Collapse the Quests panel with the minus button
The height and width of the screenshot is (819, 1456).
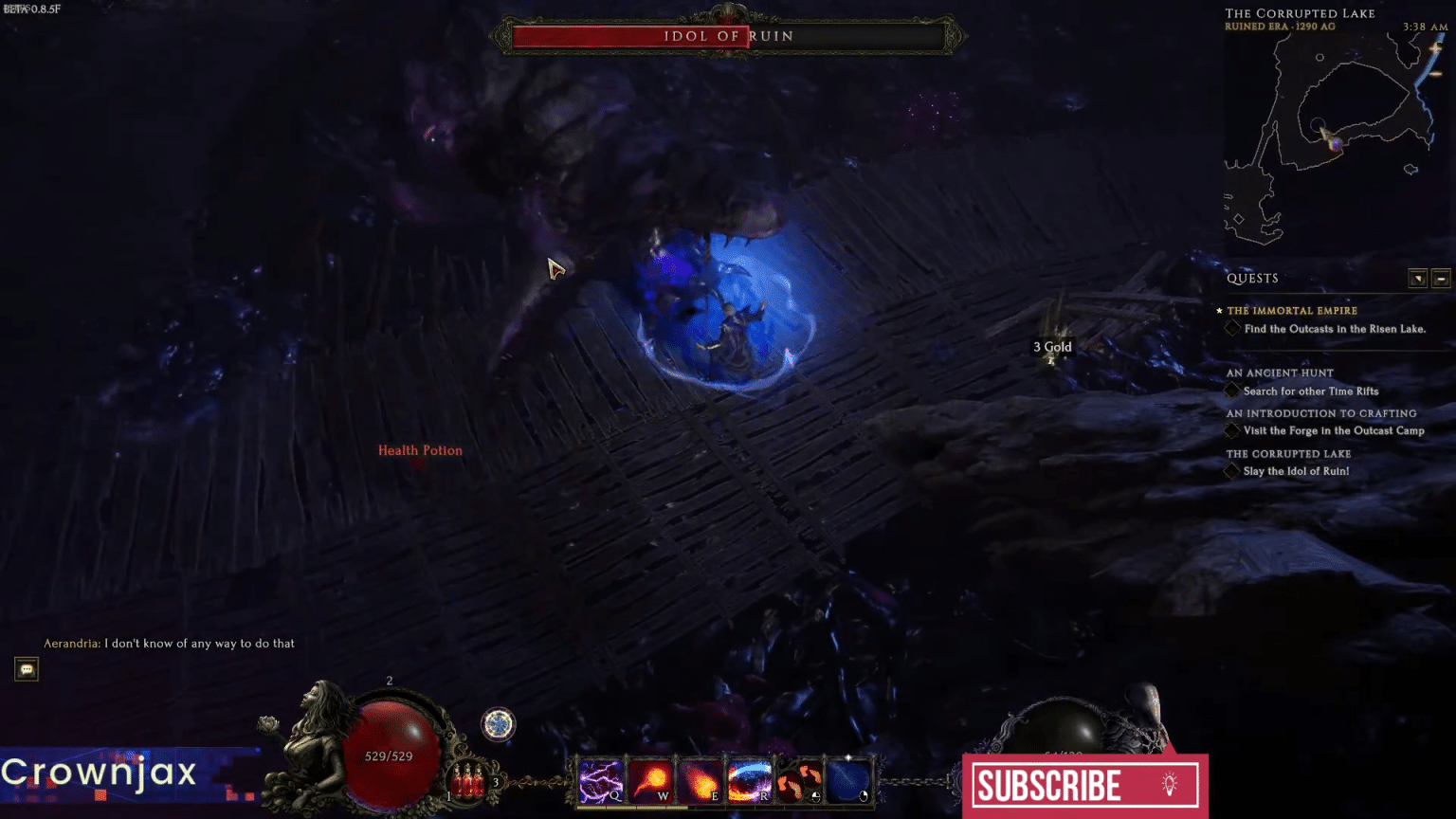[1442, 278]
